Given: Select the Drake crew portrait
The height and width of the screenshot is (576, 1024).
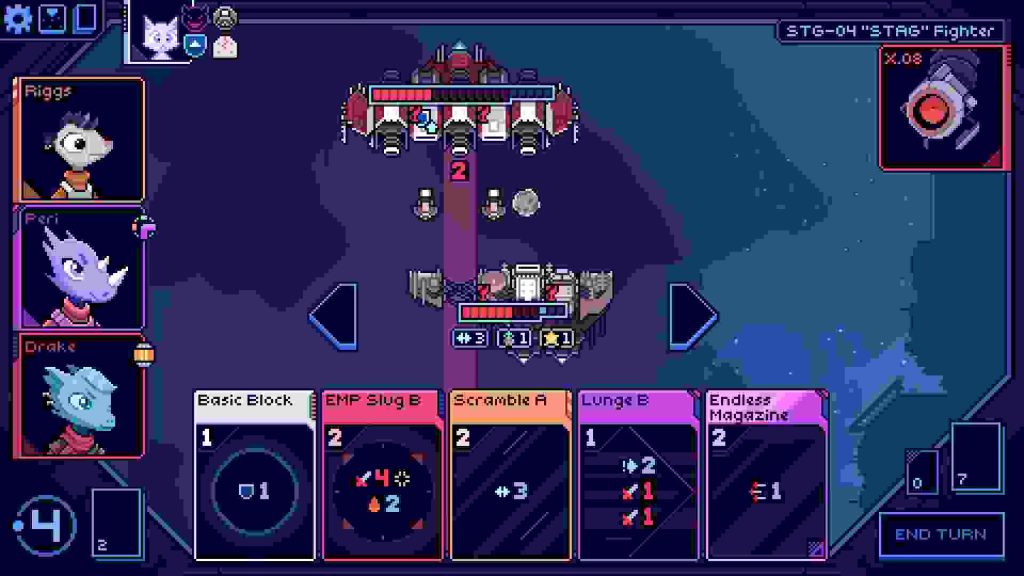Looking at the screenshot, I should pos(80,396).
